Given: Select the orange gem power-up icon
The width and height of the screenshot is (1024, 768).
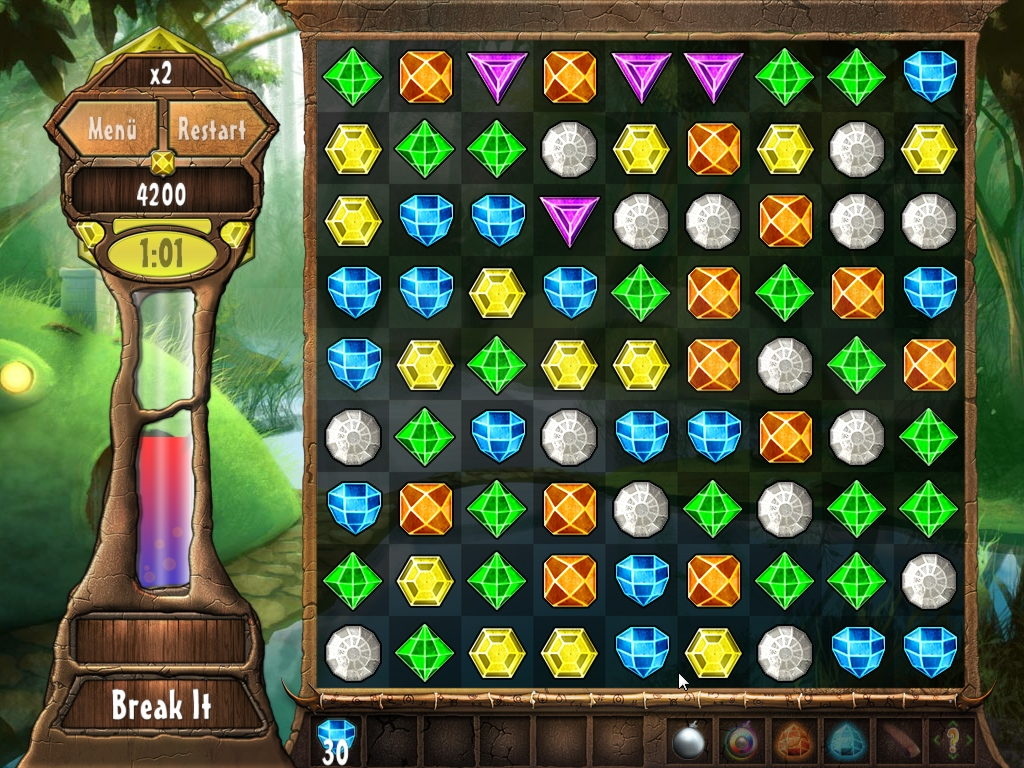Looking at the screenshot, I should [x=794, y=742].
